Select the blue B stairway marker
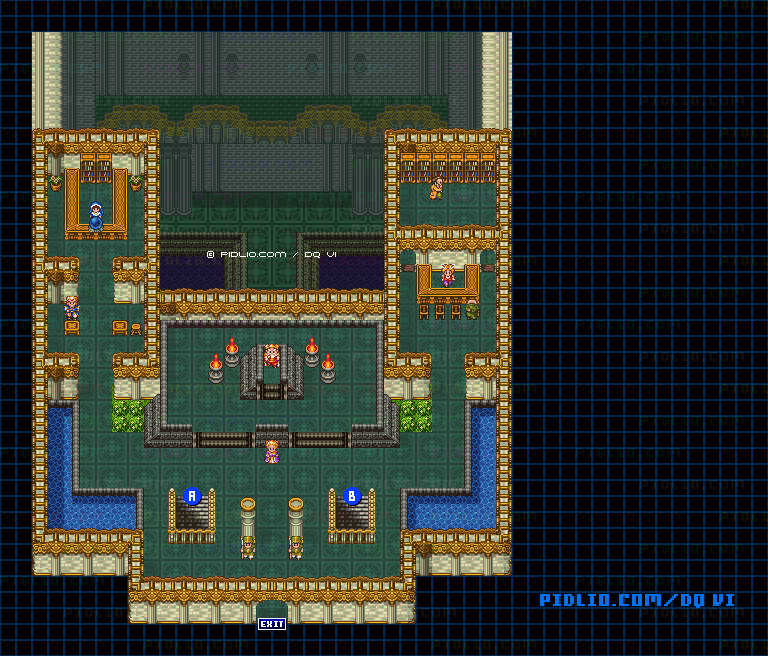 [351, 495]
